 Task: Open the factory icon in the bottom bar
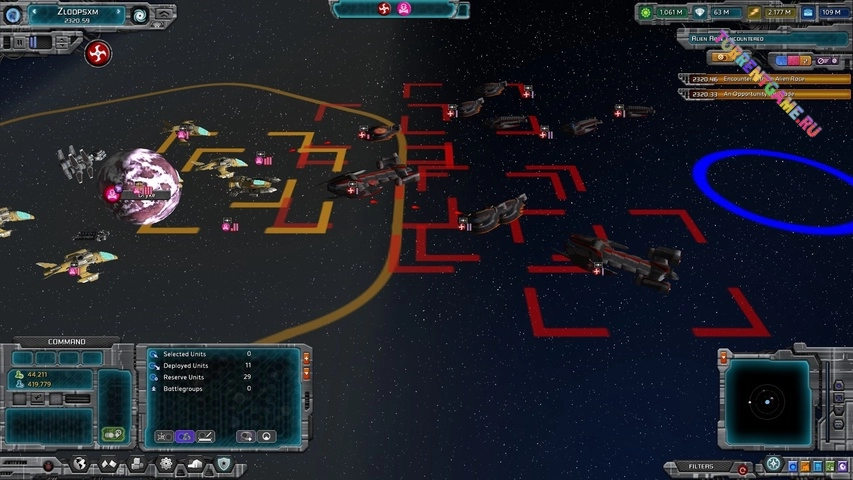pos(137,465)
